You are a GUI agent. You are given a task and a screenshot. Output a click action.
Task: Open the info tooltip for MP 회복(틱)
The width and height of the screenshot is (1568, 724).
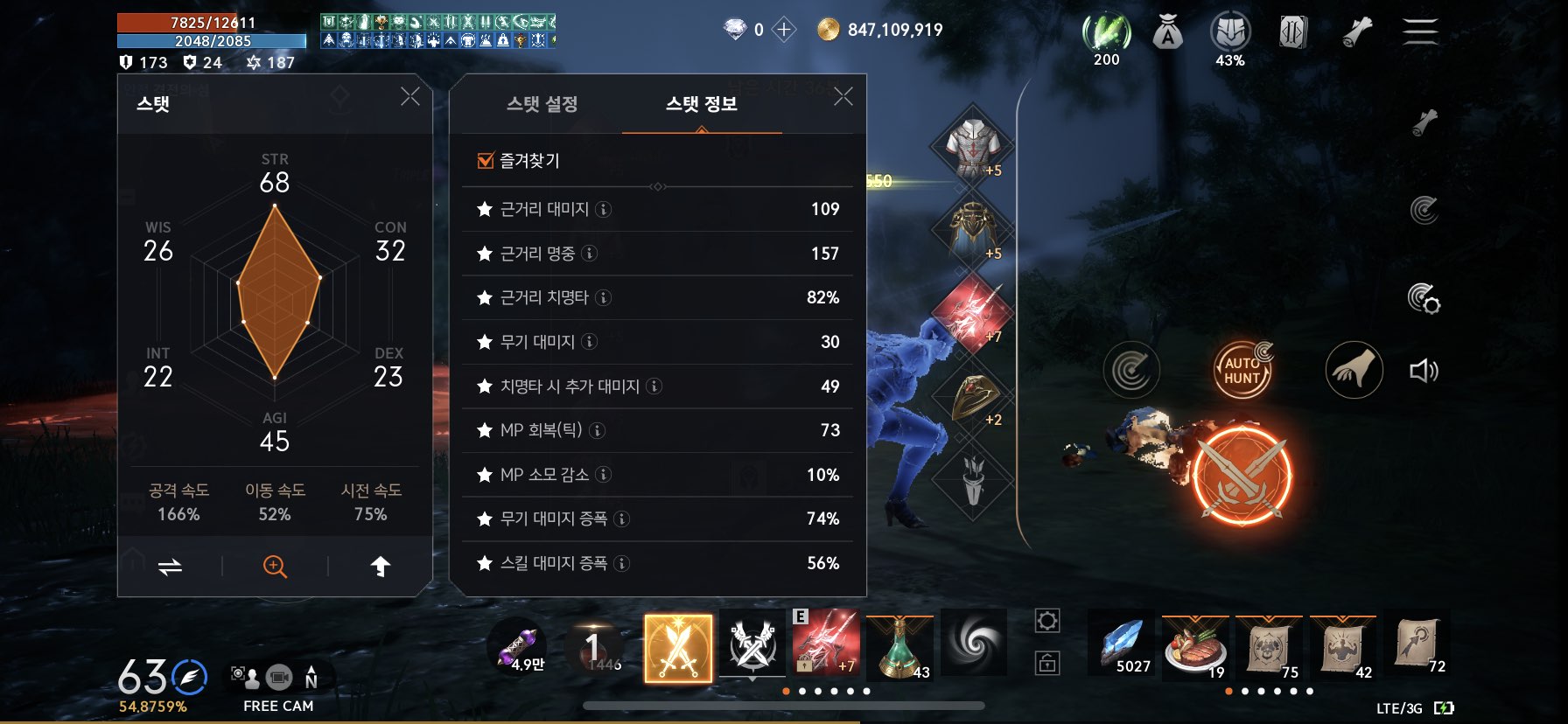click(596, 430)
